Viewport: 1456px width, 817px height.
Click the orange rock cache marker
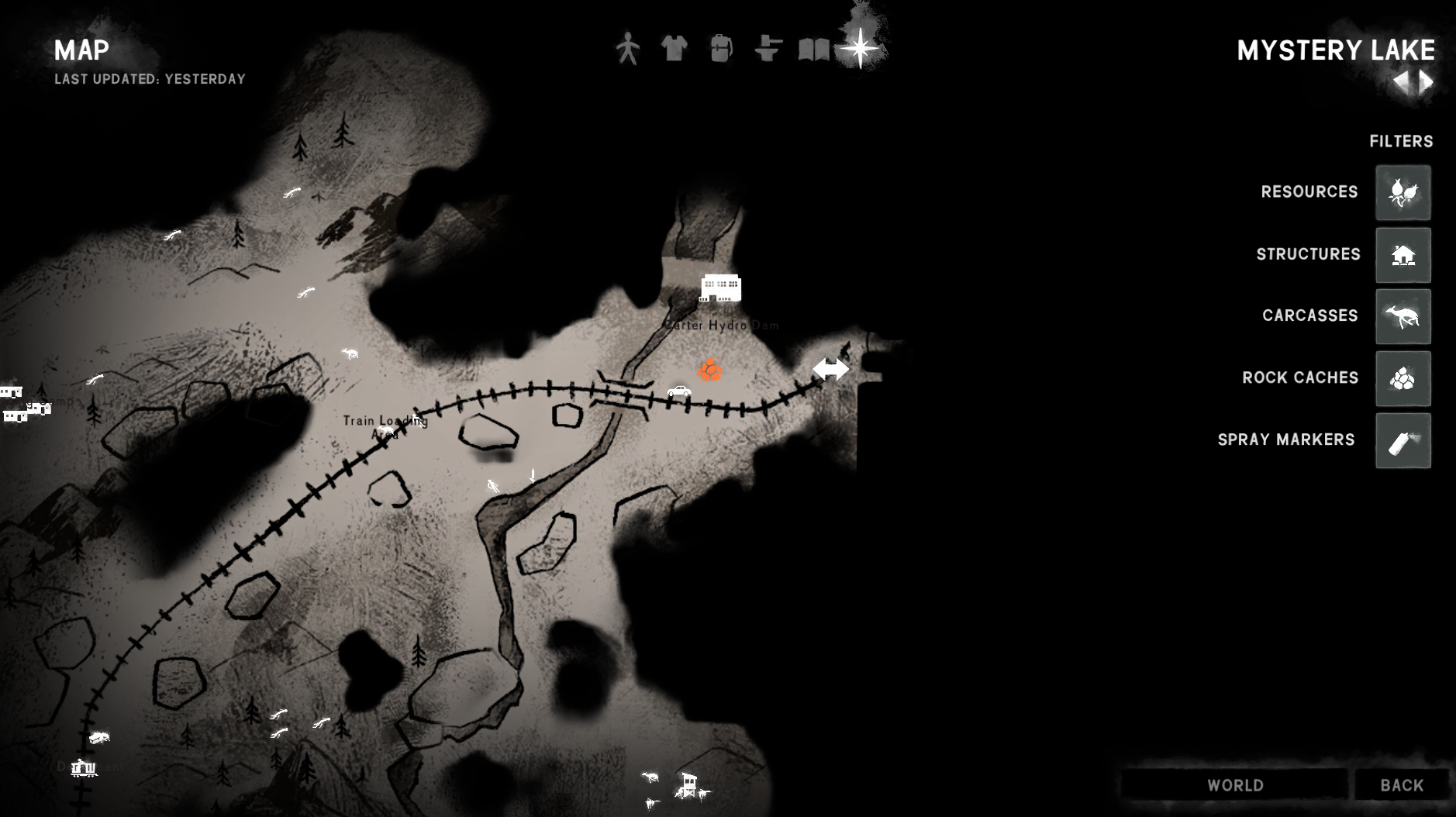[709, 370]
